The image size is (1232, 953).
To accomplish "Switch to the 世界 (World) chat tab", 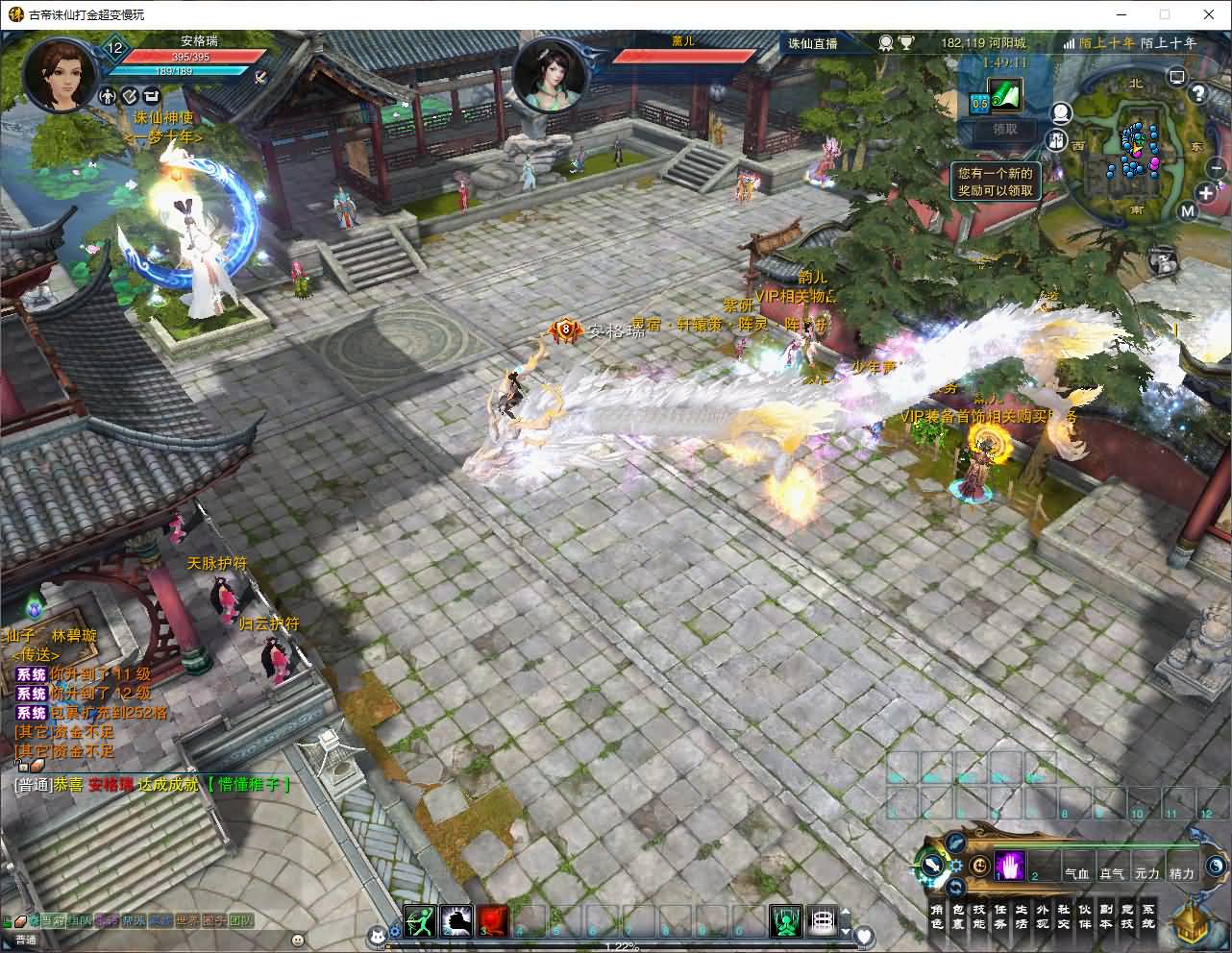I will coord(186,921).
